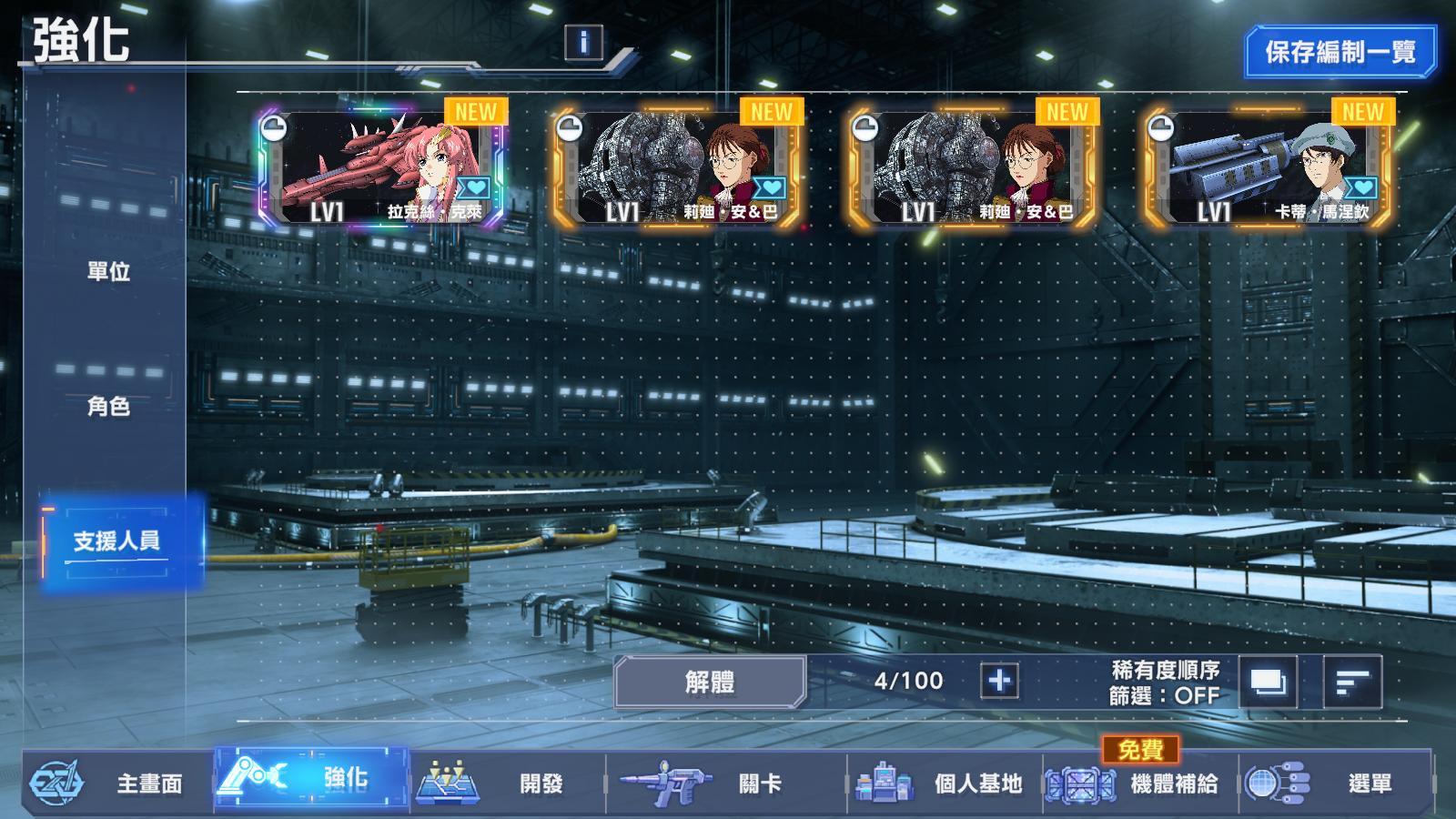Click the 關卡 stage rifle icon
This screenshot has height=819, width=1456.
point(669,781)
